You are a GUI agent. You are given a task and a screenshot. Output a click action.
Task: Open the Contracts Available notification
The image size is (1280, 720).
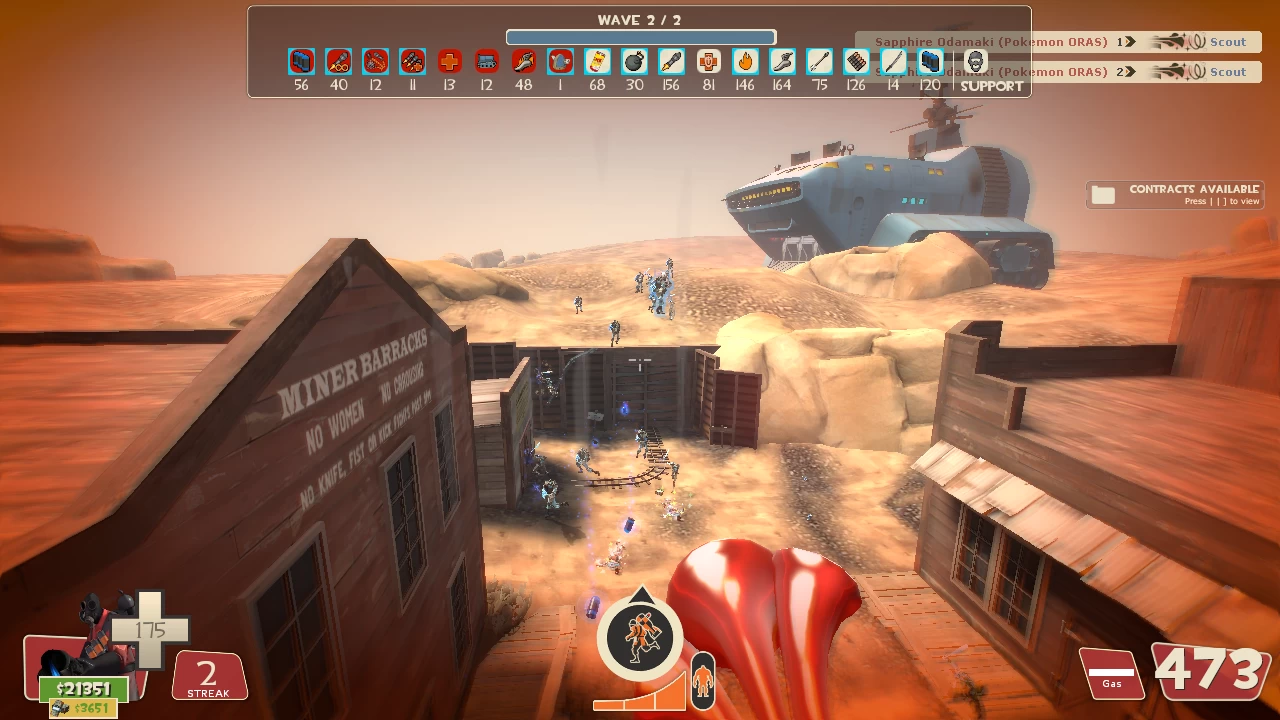click(1175, 194)
